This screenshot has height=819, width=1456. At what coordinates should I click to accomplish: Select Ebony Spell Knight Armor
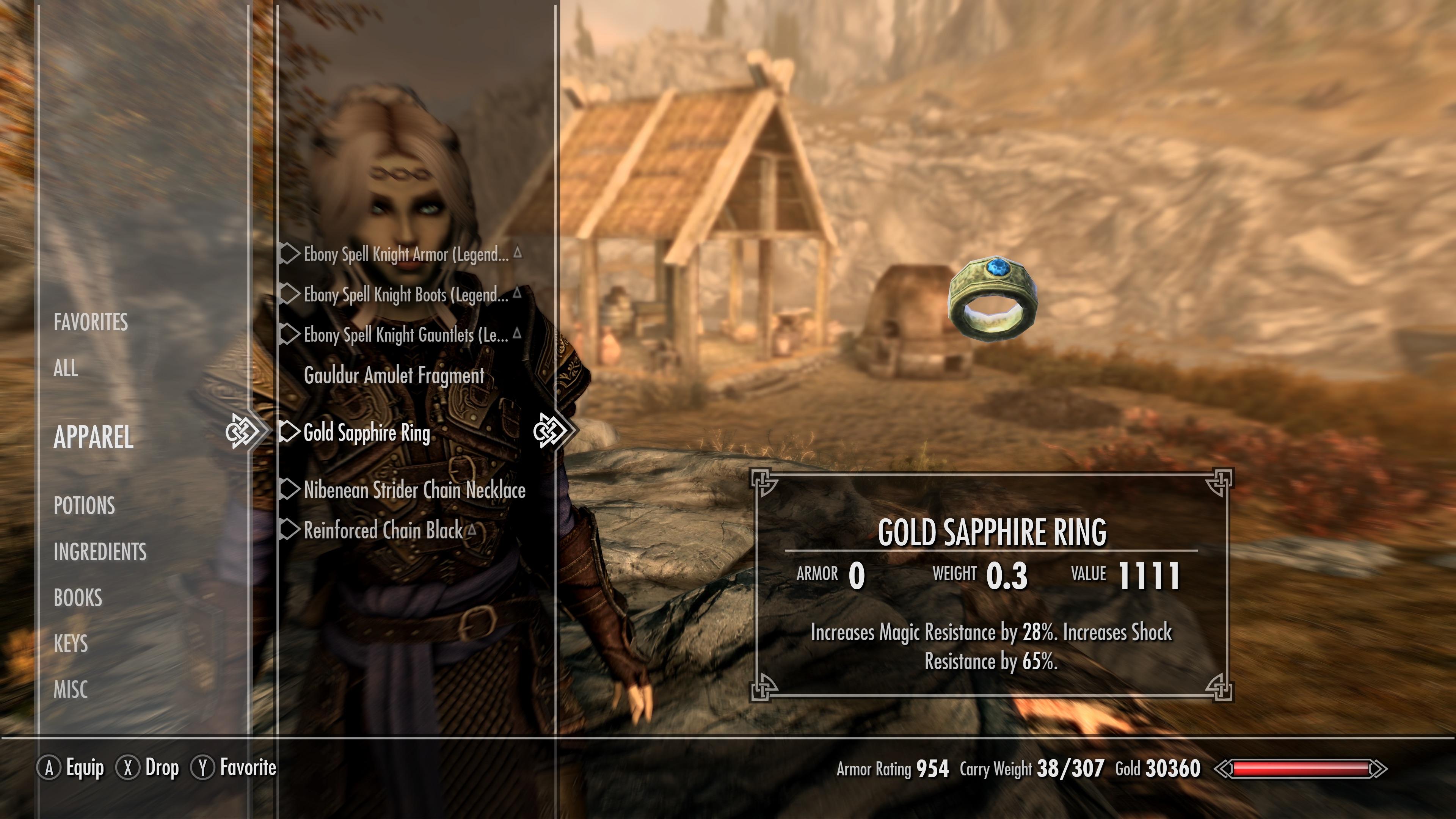[406, 254]
